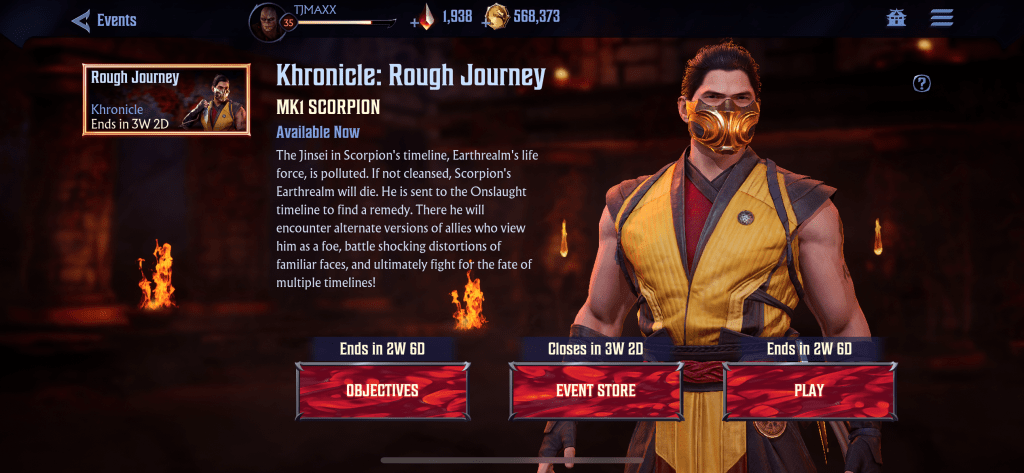Go back to the Events screen

point(103,20)
